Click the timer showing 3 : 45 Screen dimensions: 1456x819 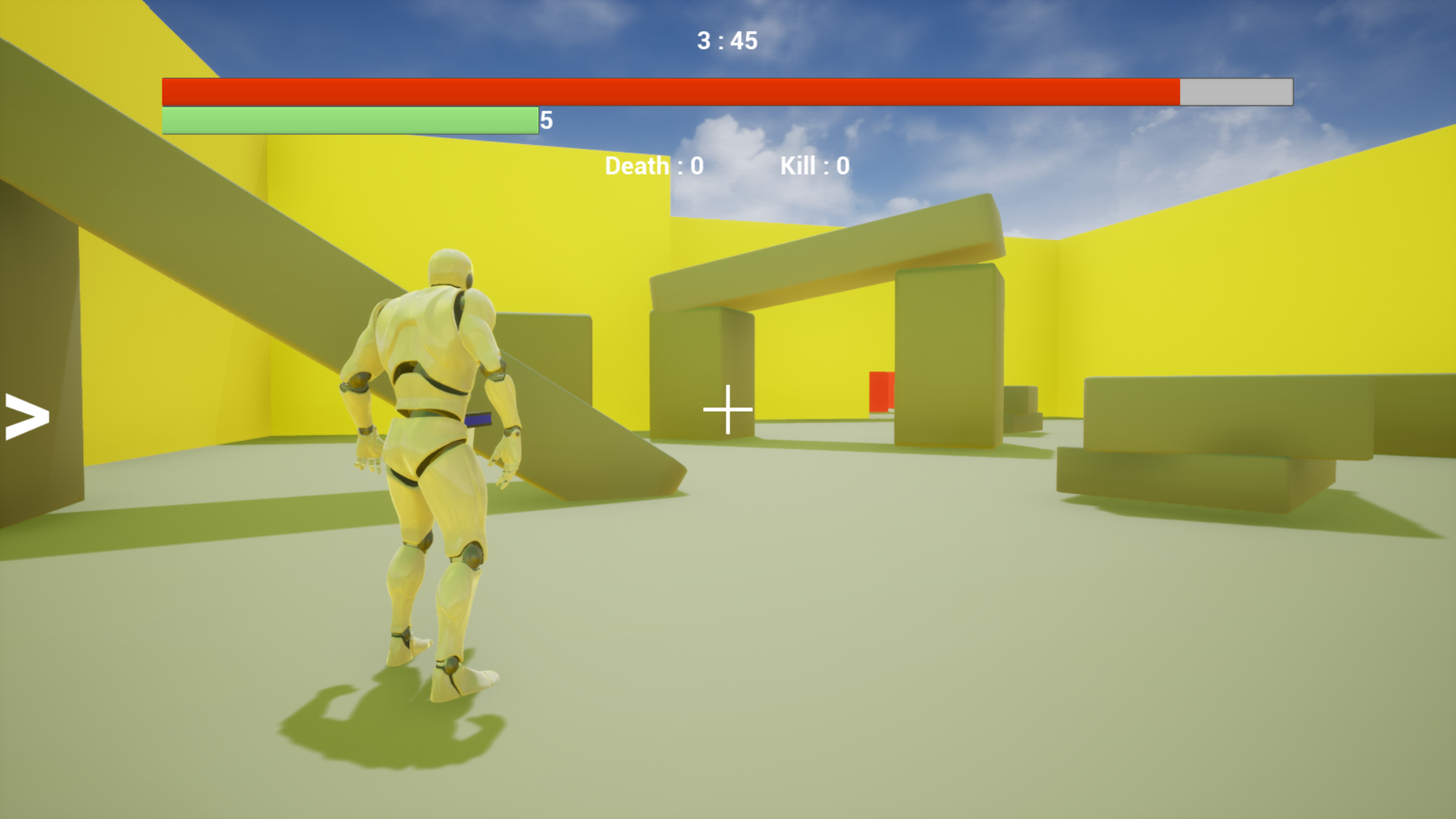[726, 42]
